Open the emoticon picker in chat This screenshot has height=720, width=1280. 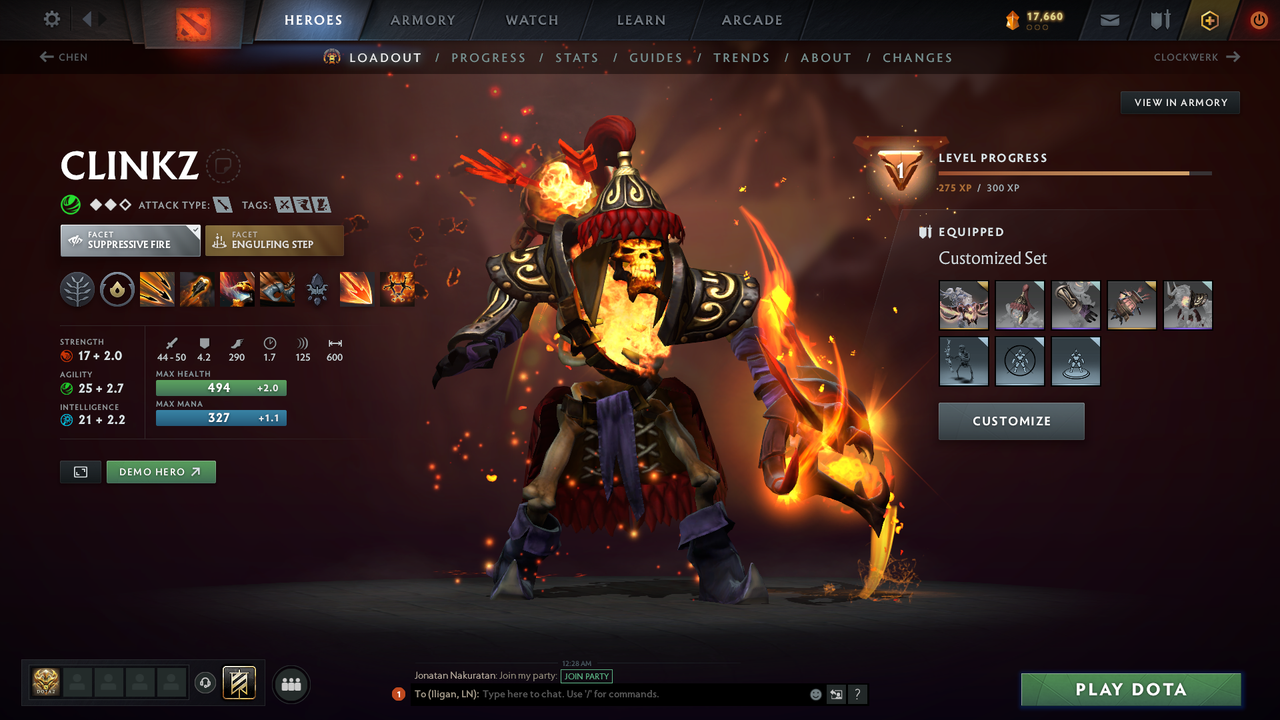pos(815,694)
